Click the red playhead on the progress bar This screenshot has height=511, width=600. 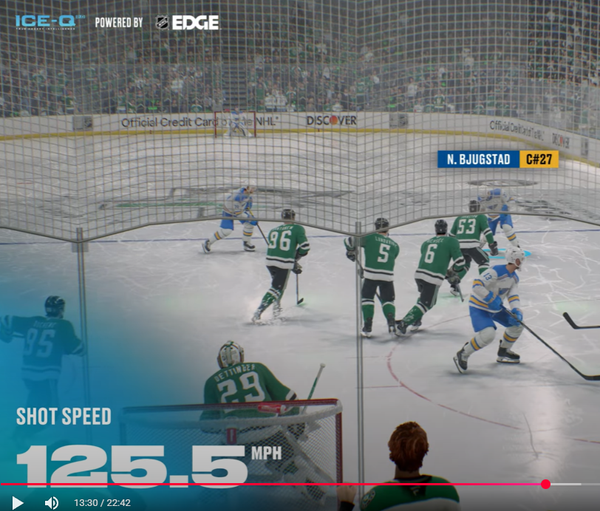pyautogui.click(x=545, y=484)
